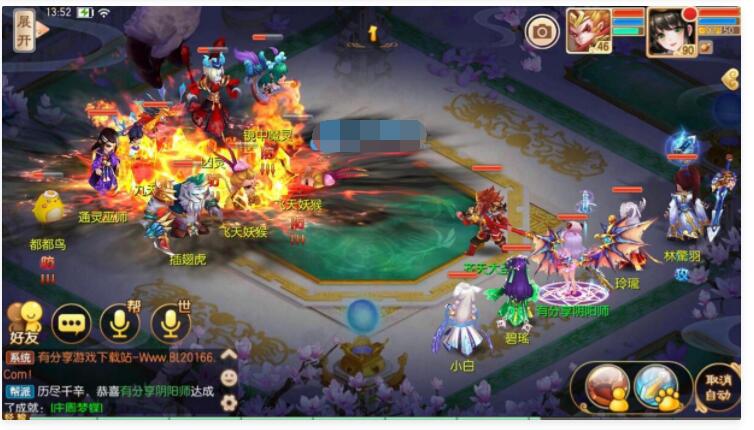Open the emoji smiley picker
754x430 pixels.
(229, 378)
